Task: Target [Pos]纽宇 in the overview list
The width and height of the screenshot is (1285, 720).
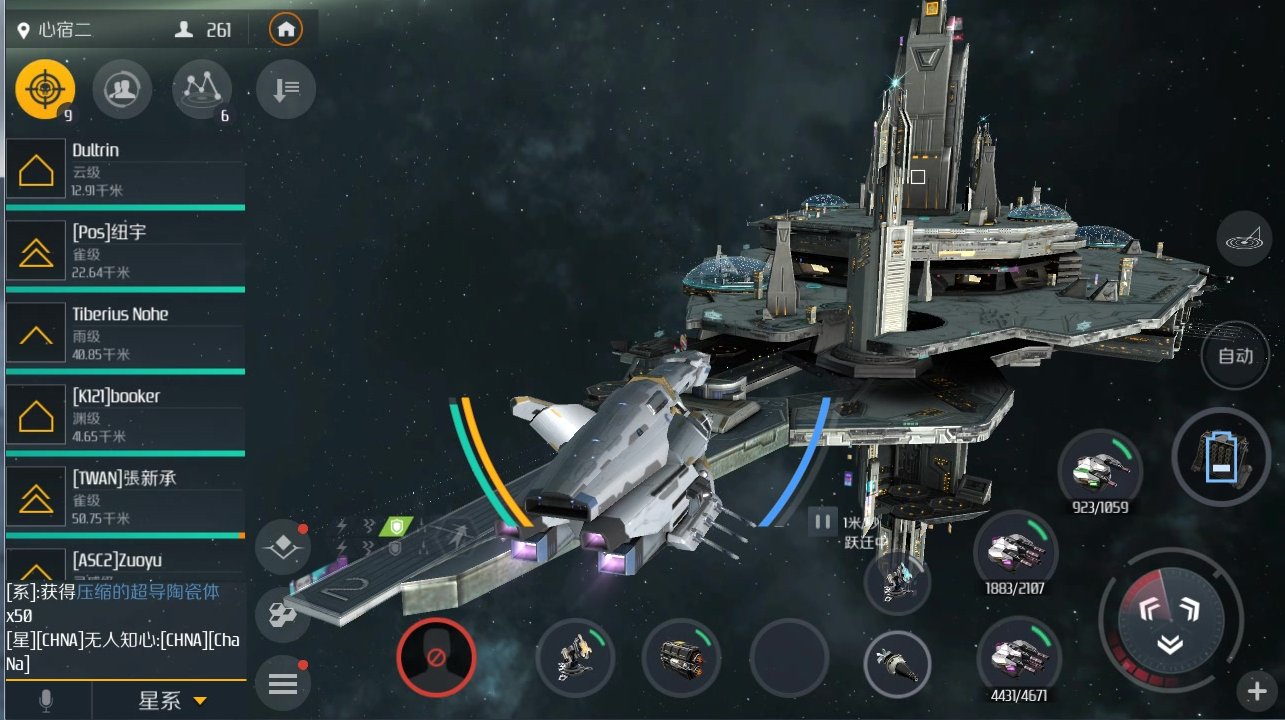Action: click(x=125, y=251)
